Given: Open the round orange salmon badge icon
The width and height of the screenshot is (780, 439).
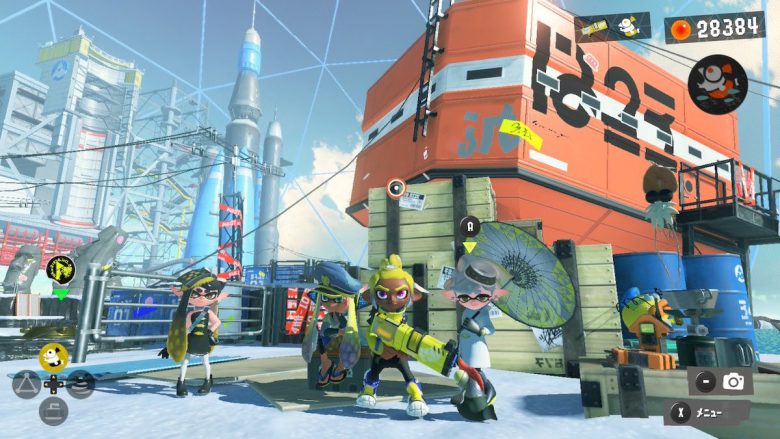Looking at the screenshot, I should 717,84.
